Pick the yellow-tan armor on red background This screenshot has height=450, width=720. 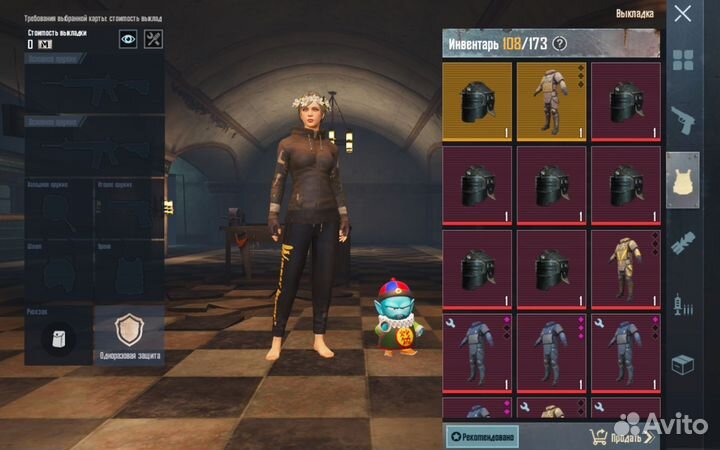tap(625, 268)
